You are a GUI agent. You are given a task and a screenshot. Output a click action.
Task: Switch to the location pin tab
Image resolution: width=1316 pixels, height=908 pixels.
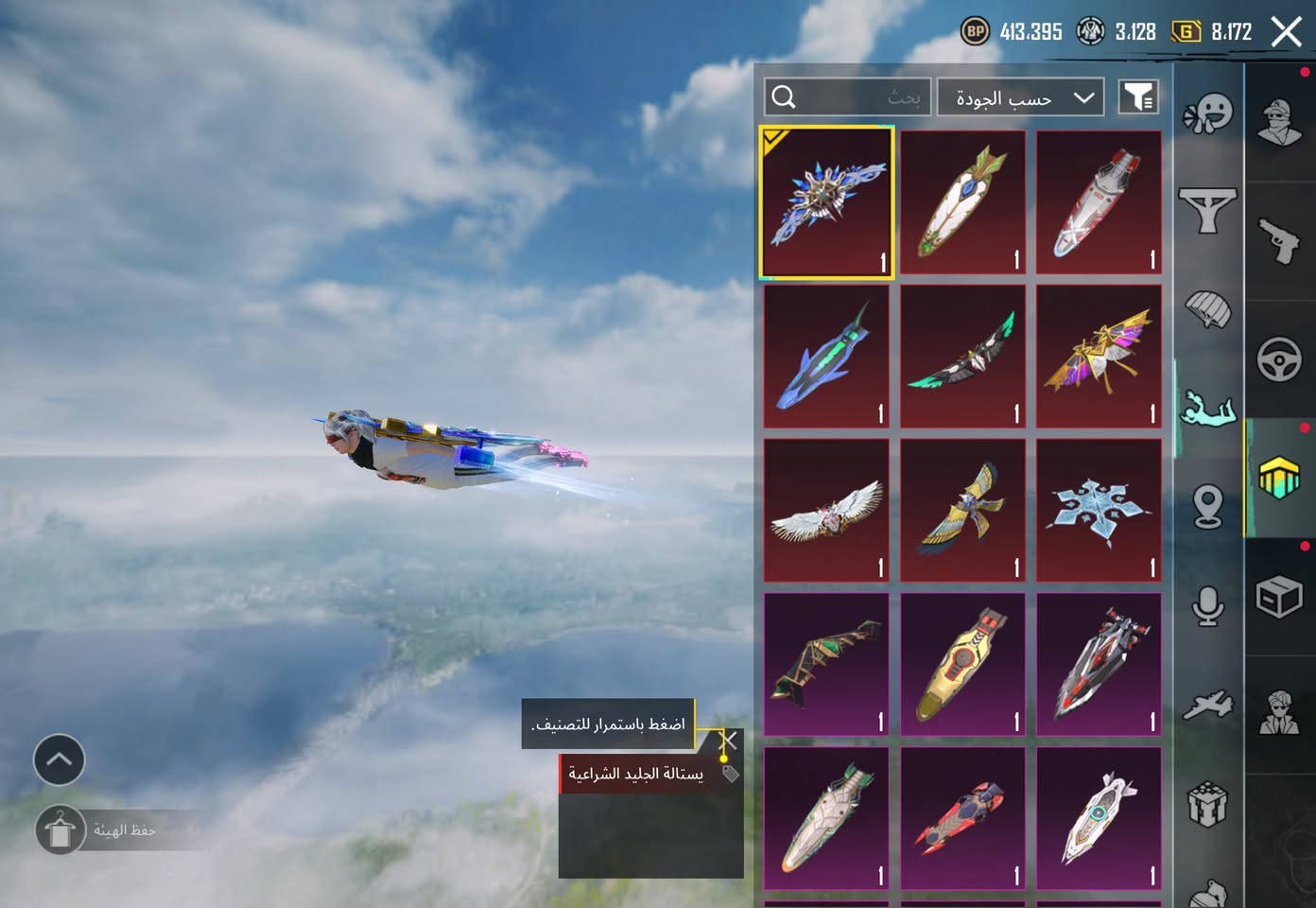tap(1208, 506)
